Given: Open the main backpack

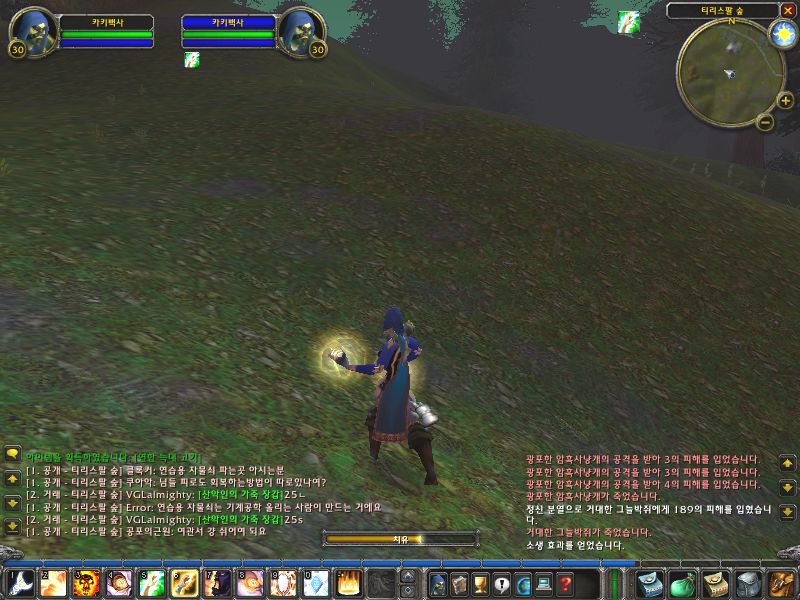Looking at the screenshot, I should (x=780, y=583).
